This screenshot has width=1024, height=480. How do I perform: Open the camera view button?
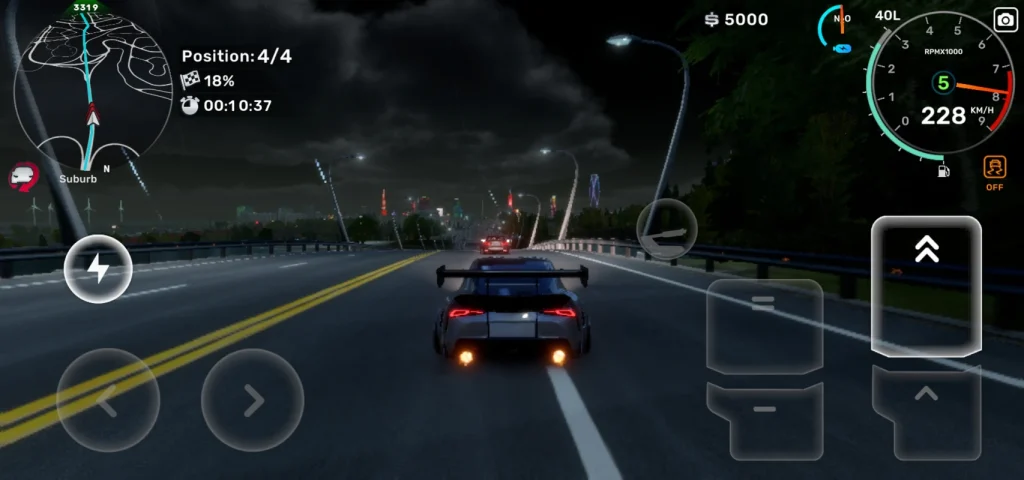tap(1004, 20)
